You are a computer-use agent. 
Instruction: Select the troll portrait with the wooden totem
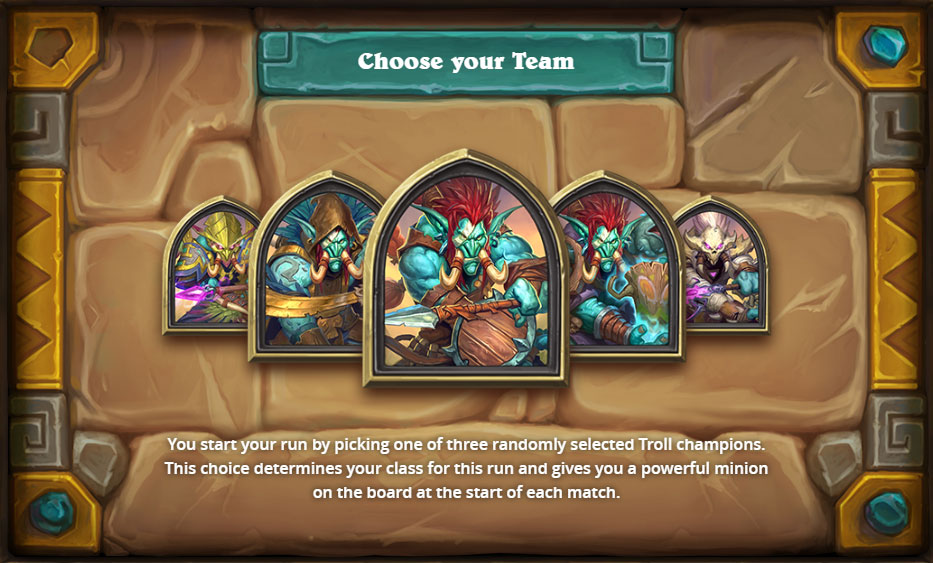pos(617,270)
